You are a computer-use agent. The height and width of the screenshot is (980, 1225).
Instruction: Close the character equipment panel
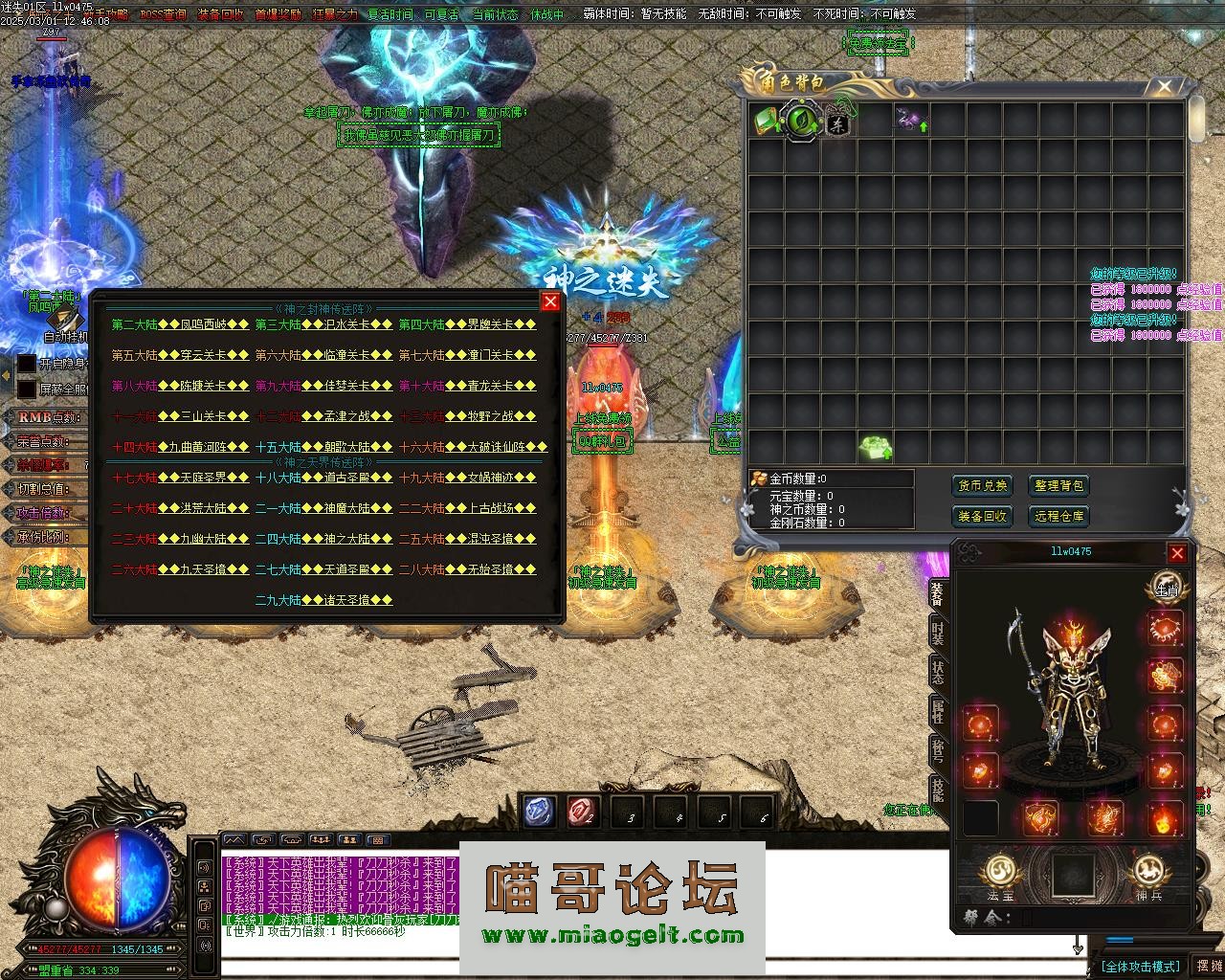1177,553
